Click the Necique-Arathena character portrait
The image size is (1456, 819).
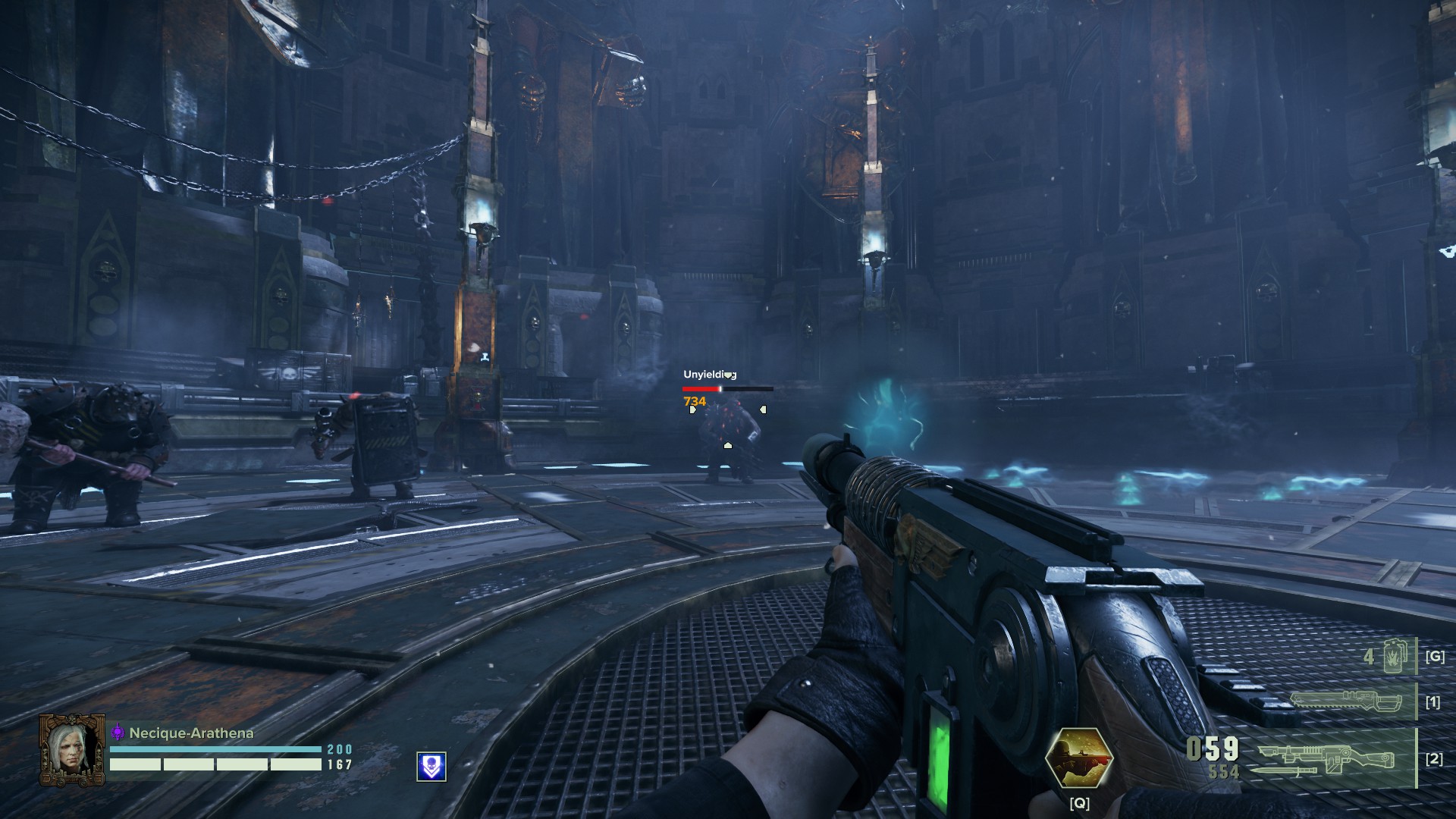[x=72, y=750]
